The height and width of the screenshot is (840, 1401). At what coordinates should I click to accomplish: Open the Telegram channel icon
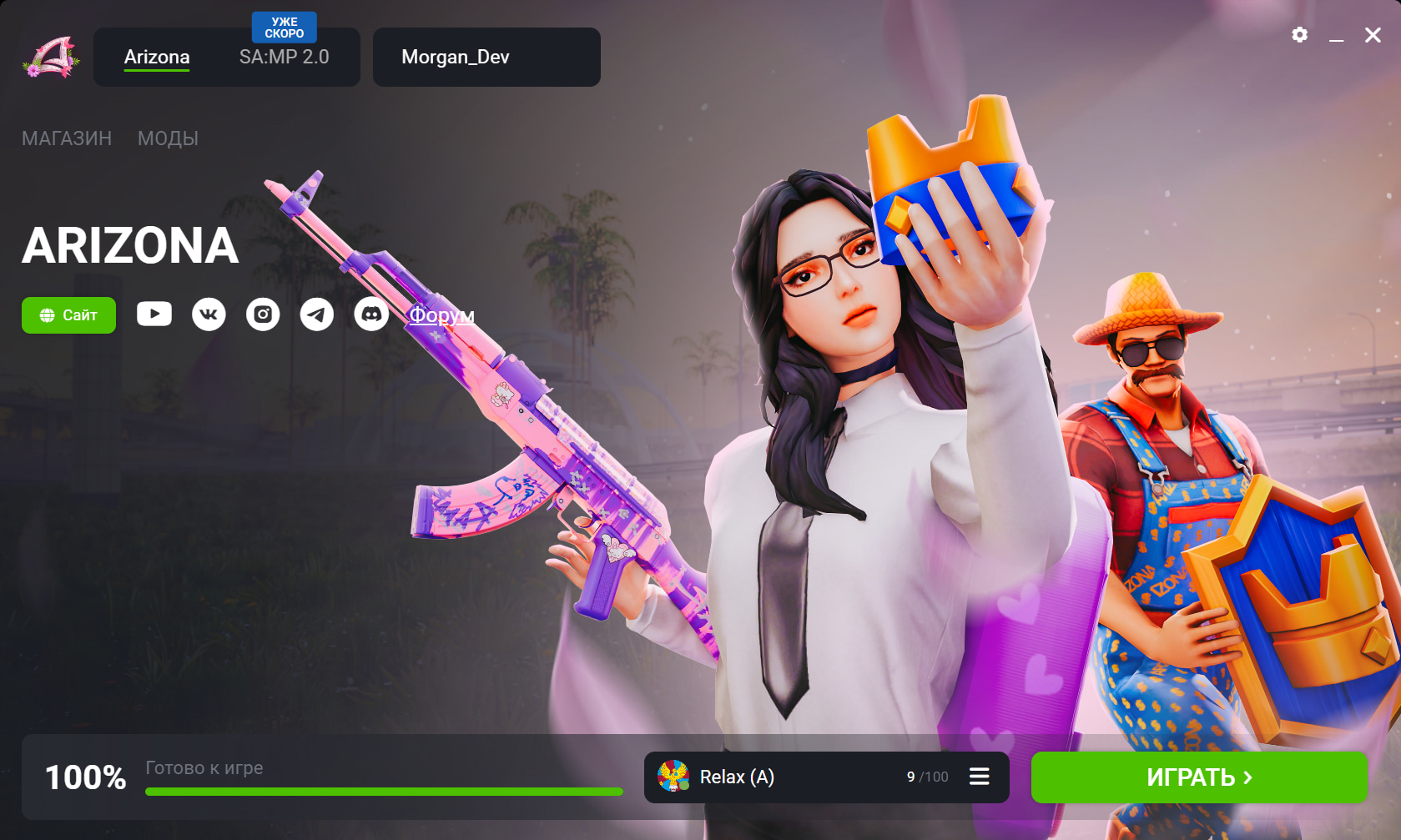click(x=317, y=314)
